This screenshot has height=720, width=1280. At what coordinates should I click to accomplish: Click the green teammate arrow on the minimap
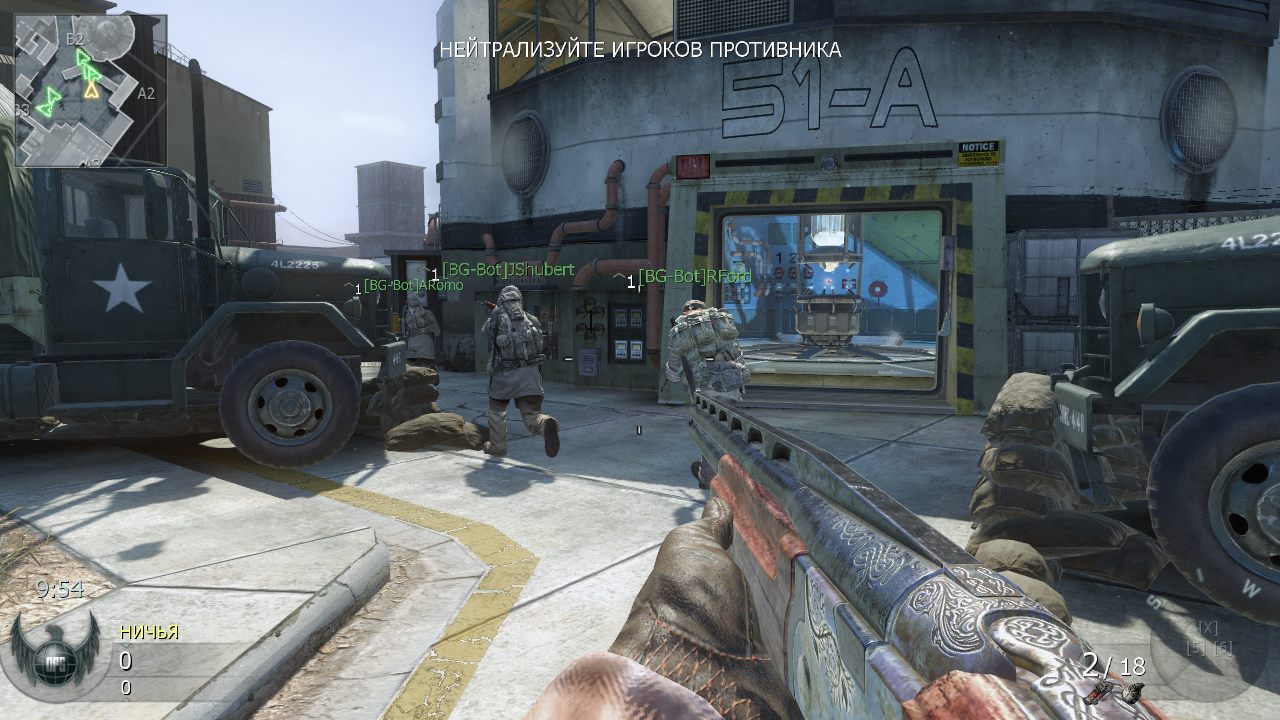(50, 104)
